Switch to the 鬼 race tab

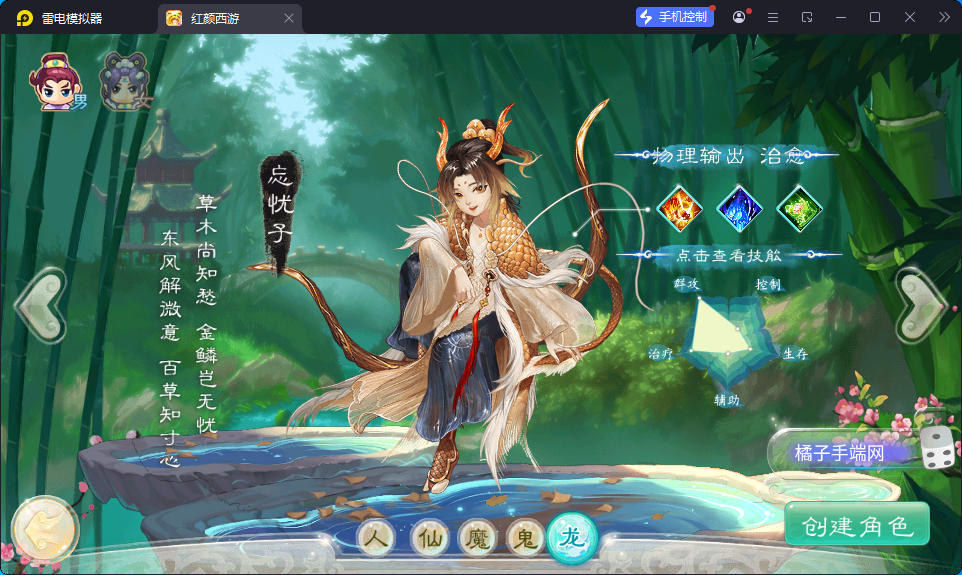pos(525,539)
